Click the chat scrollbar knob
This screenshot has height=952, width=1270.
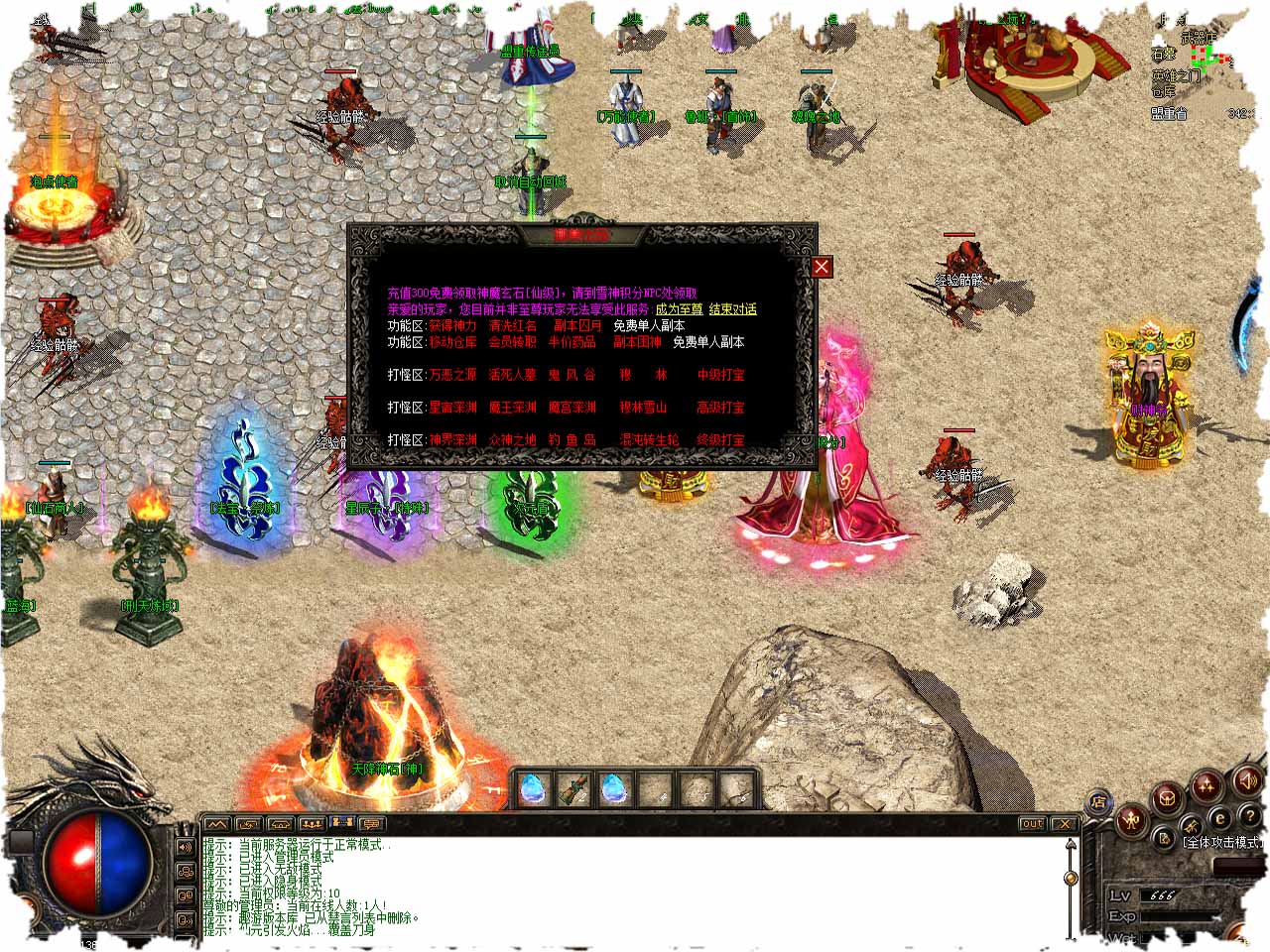(x=1070, y=878)
